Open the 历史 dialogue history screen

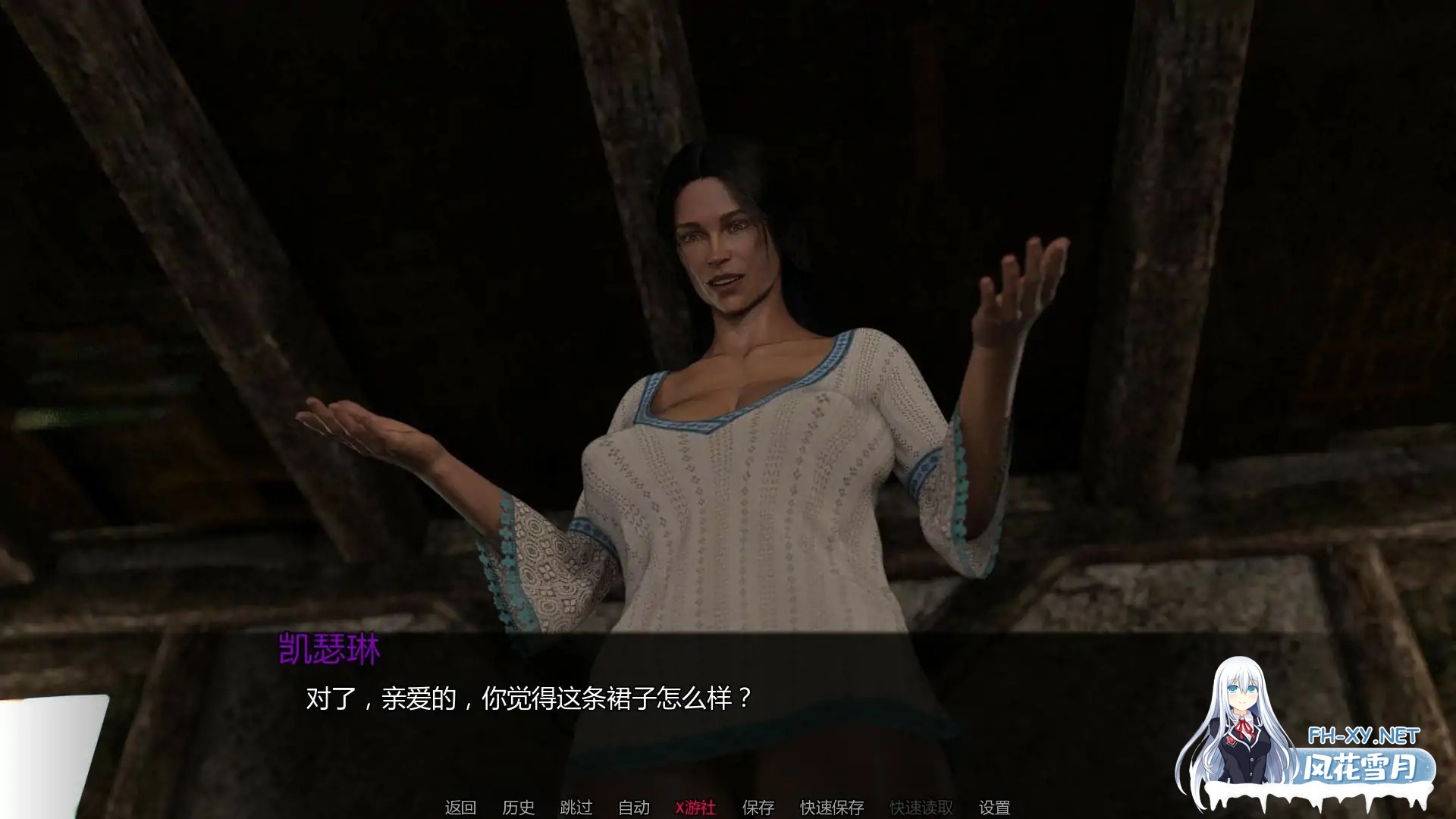(x=519, y=808)
